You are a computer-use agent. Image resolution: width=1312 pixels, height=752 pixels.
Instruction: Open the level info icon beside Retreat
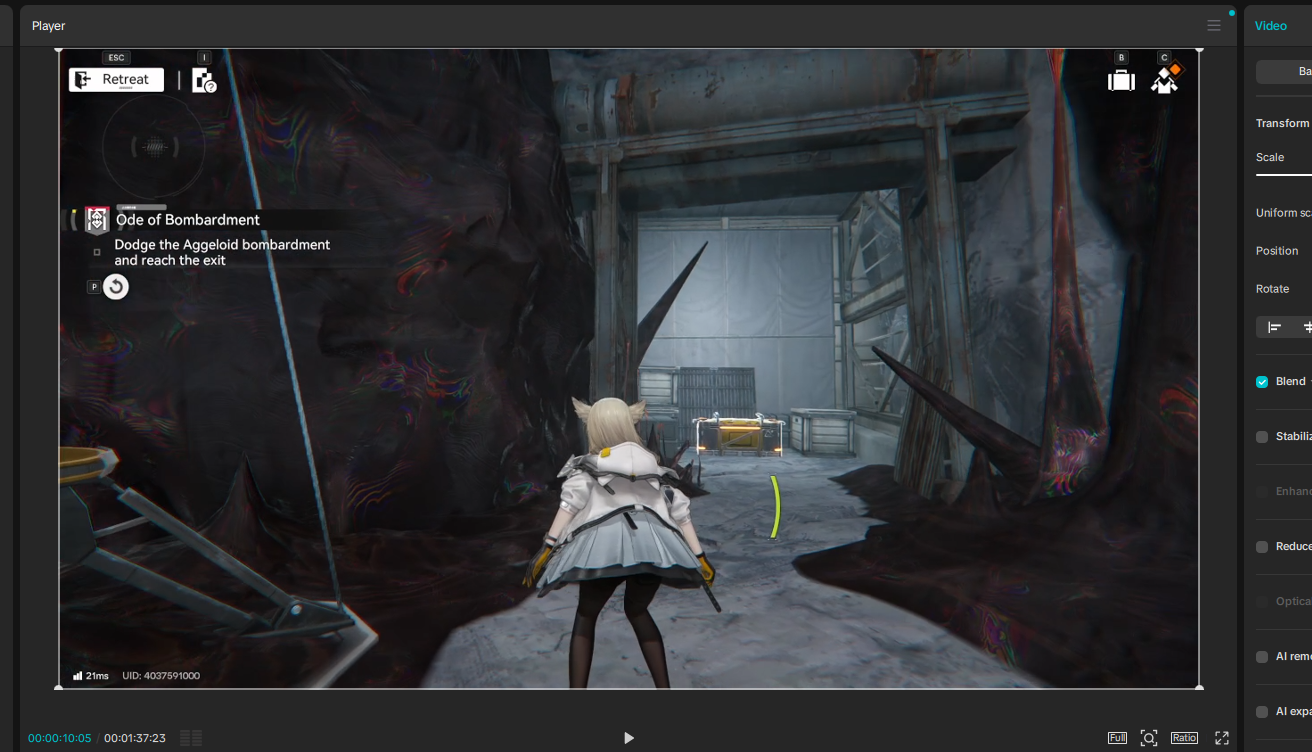pos(204,81)
